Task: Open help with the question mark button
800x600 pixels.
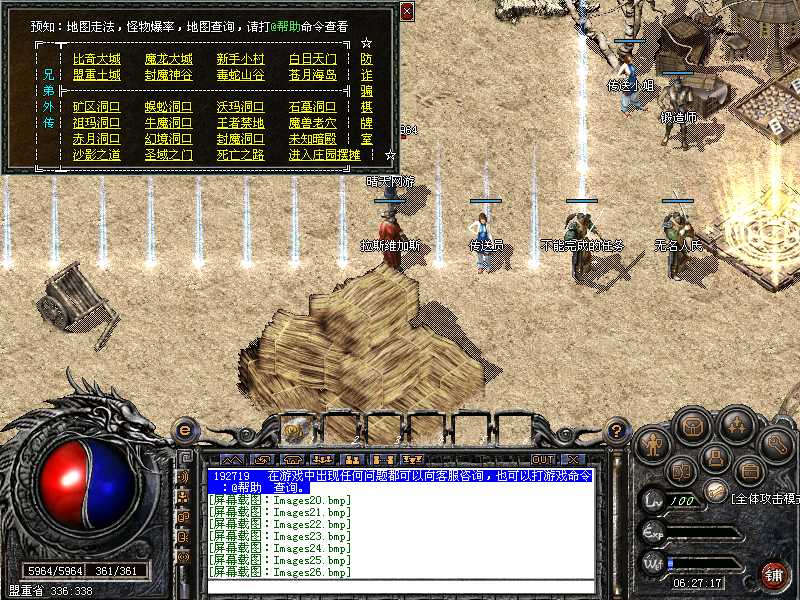Action: 618,431
